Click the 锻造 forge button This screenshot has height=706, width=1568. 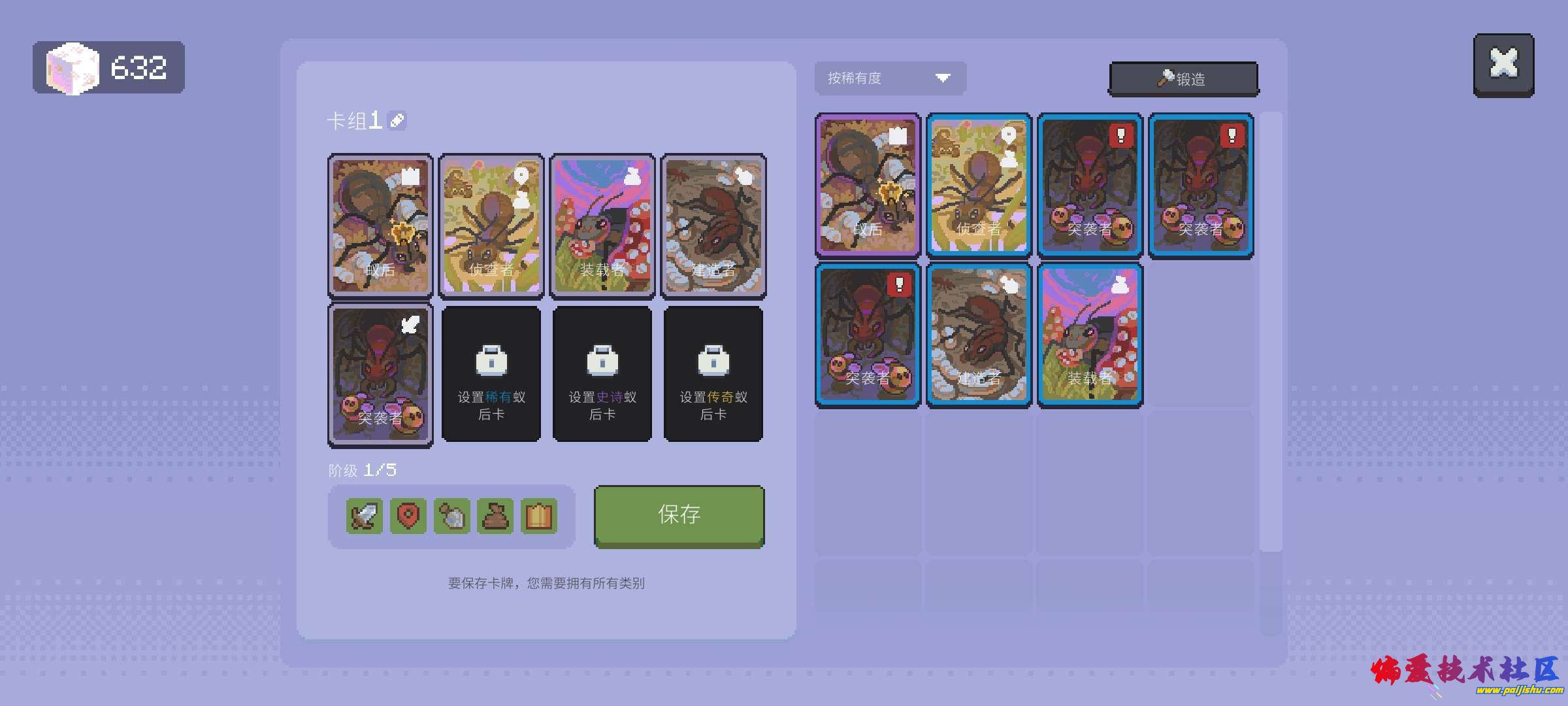click(x=1183, y=77)
